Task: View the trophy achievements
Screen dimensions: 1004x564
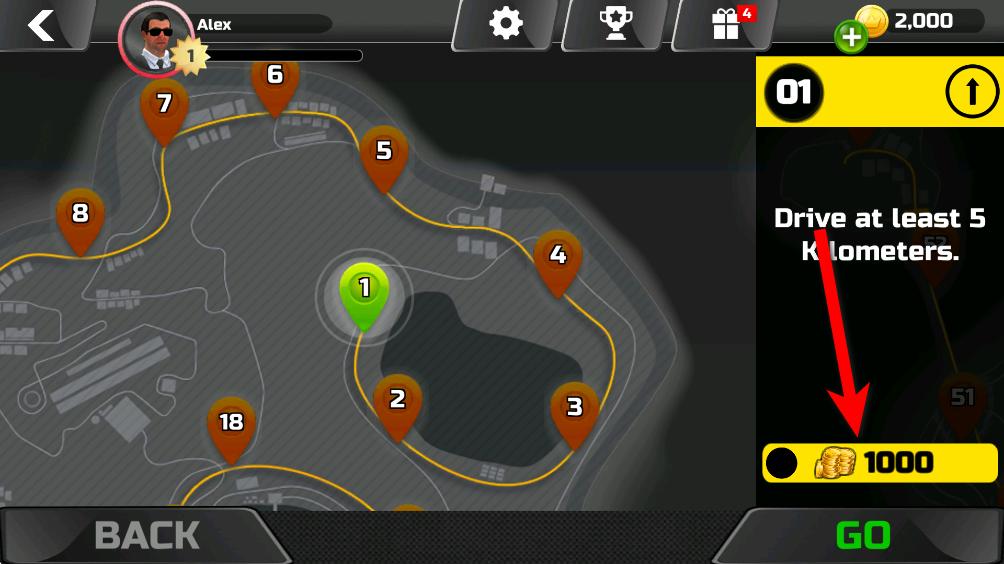Action: point(615,23)
